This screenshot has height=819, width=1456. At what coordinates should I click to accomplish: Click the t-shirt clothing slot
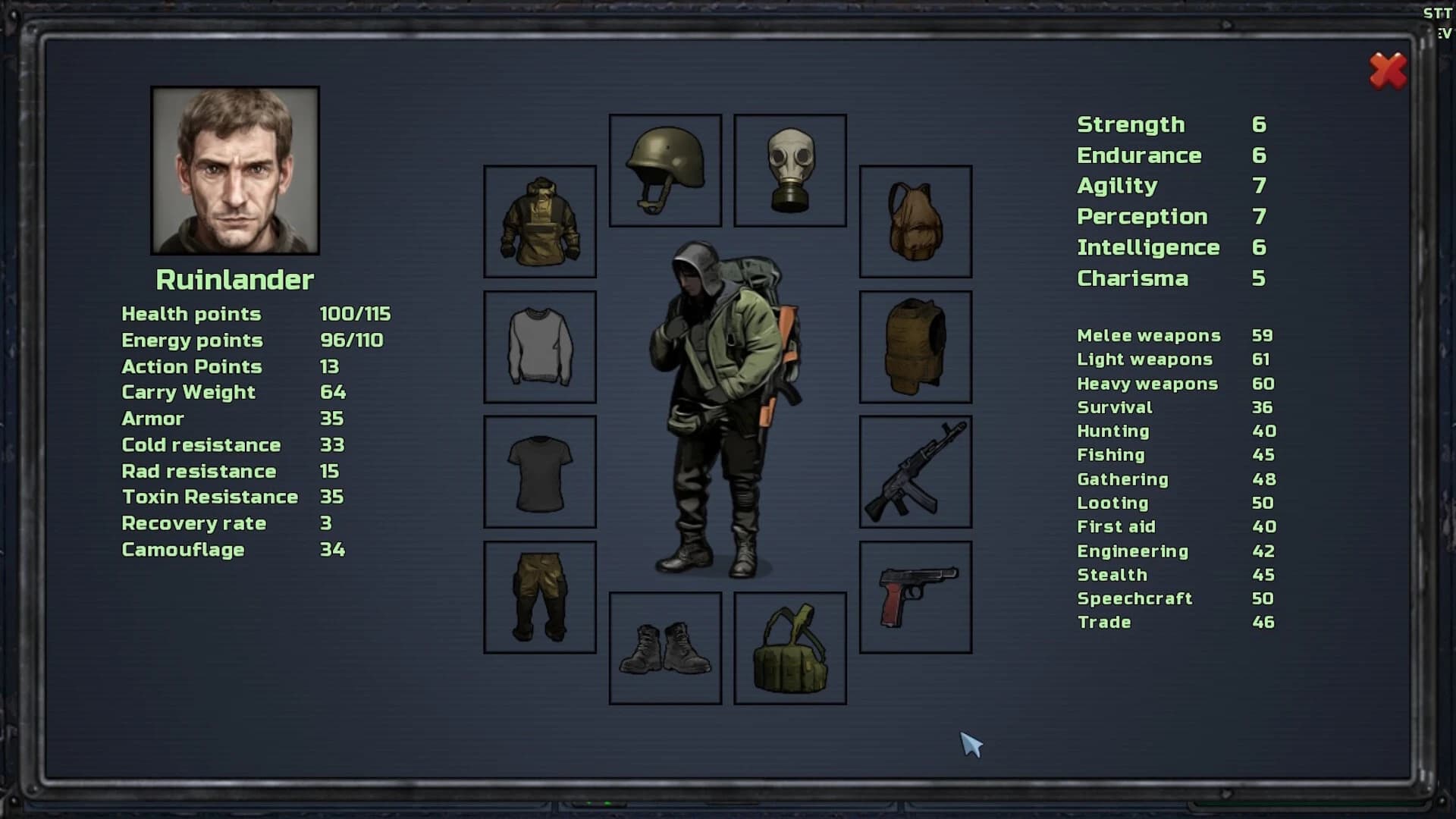point(539,471)
